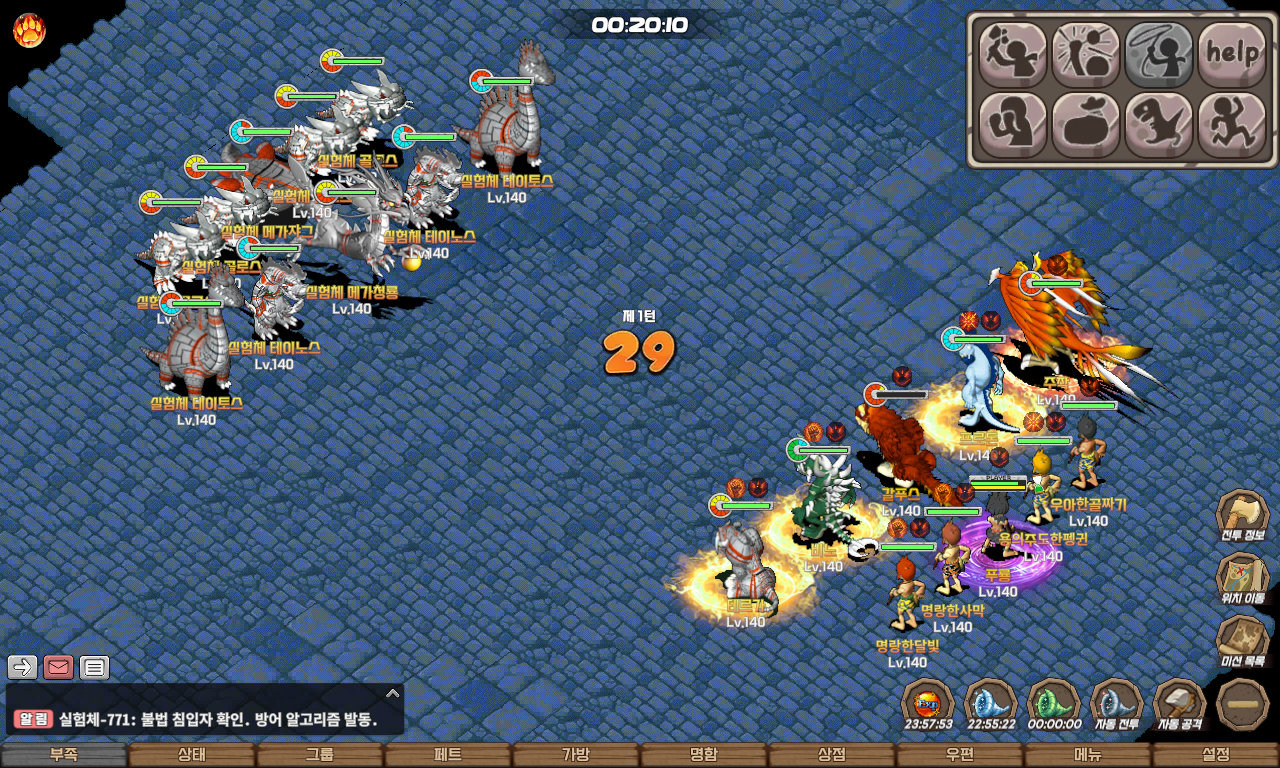
Task: Select the dinosaur pet command
Action: click(1159, 125)
